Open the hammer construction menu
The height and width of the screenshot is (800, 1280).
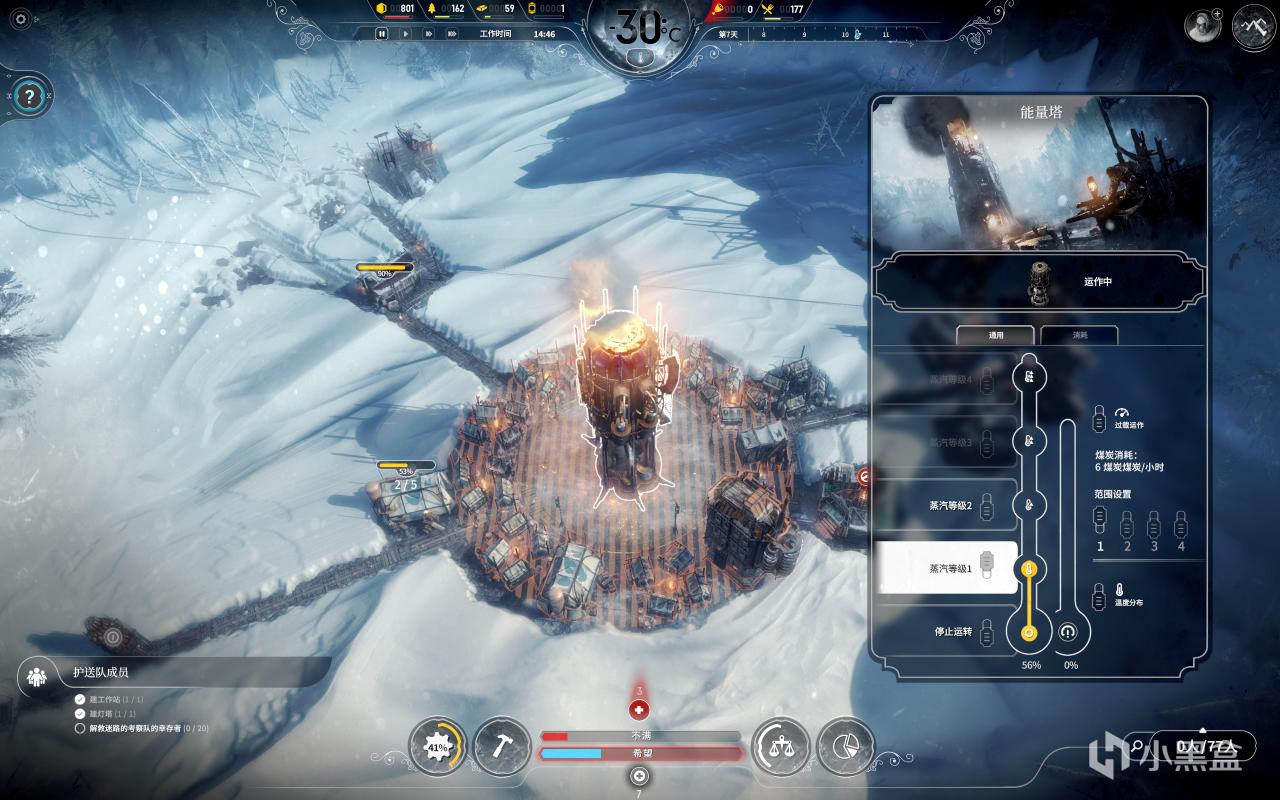pos(502,747)
